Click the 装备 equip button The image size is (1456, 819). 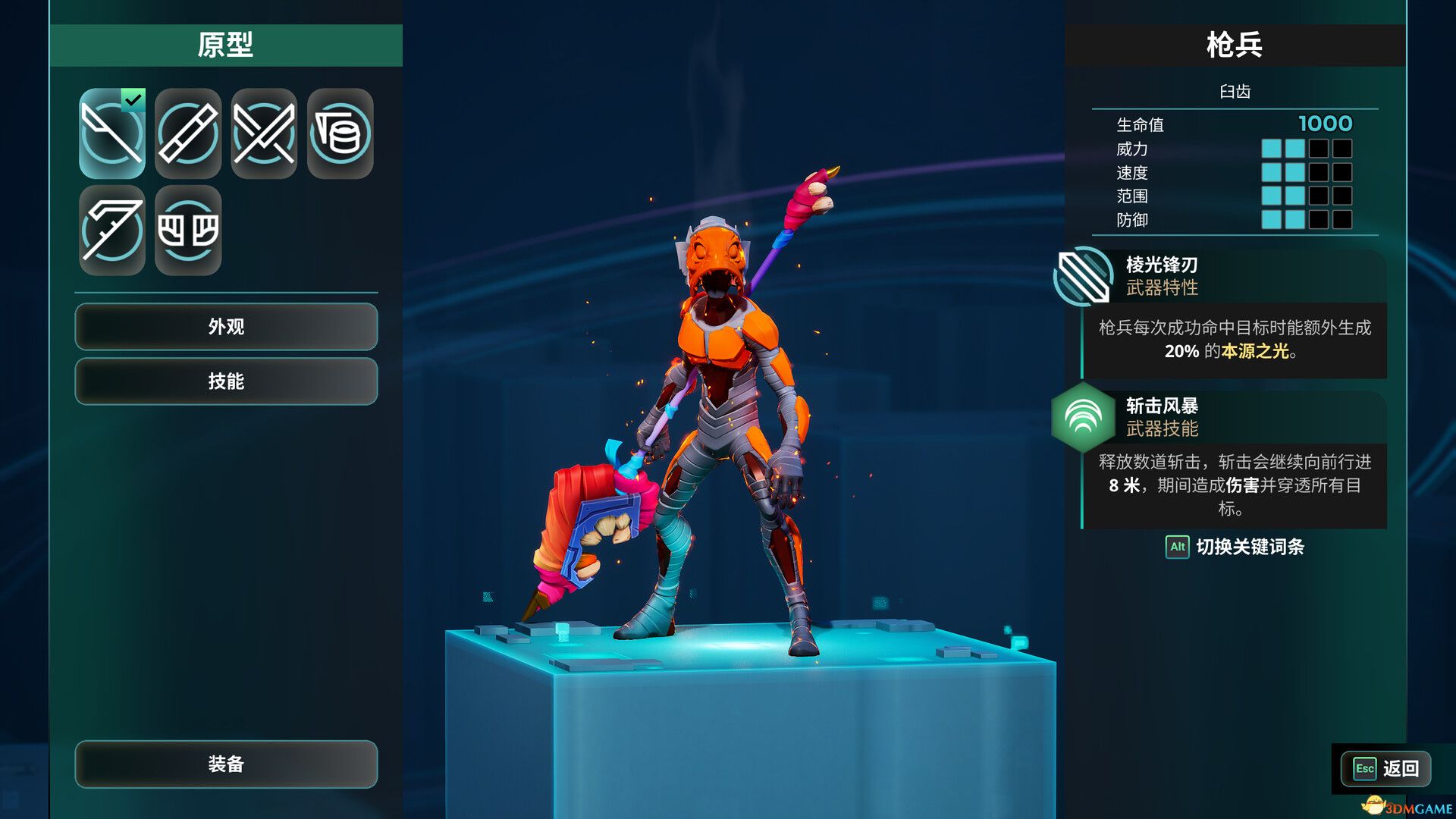pyautogui.click(x=226, y=764)
